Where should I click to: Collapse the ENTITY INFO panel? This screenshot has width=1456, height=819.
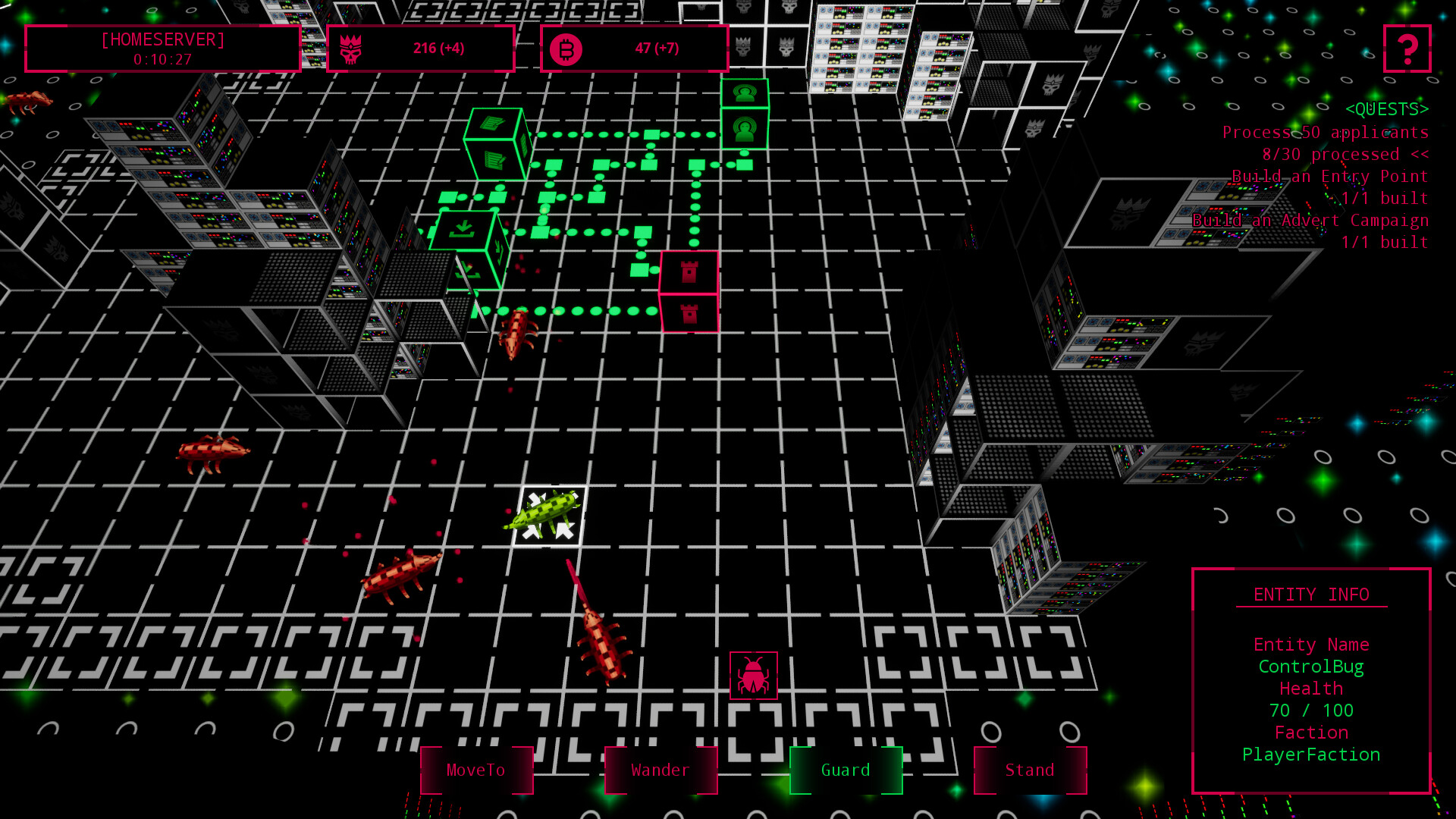[x=1311, y=595]
